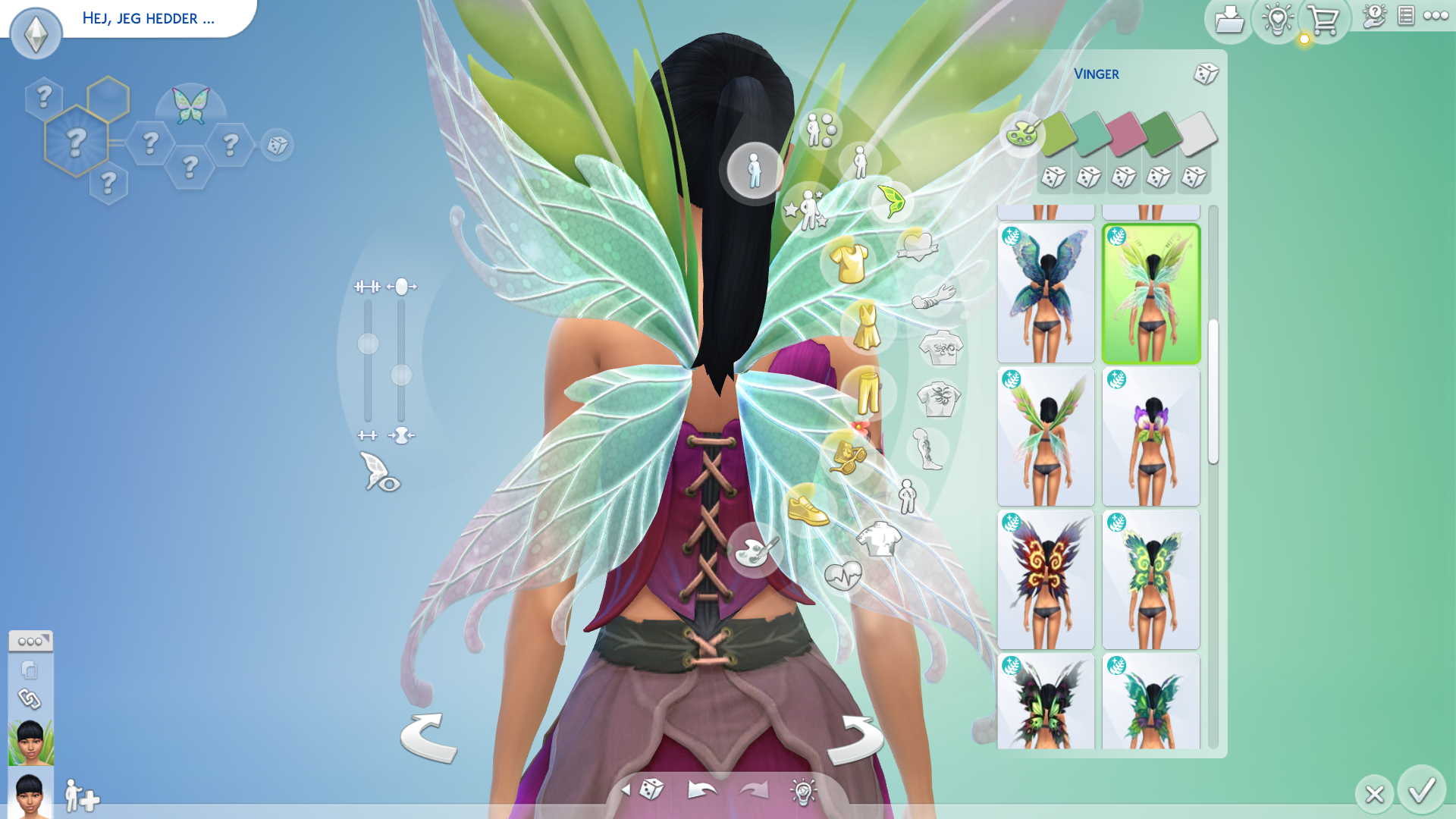1456x819 pixels.
Task: Select the red swirl wings thumbnail
Action: point(1046,580)
